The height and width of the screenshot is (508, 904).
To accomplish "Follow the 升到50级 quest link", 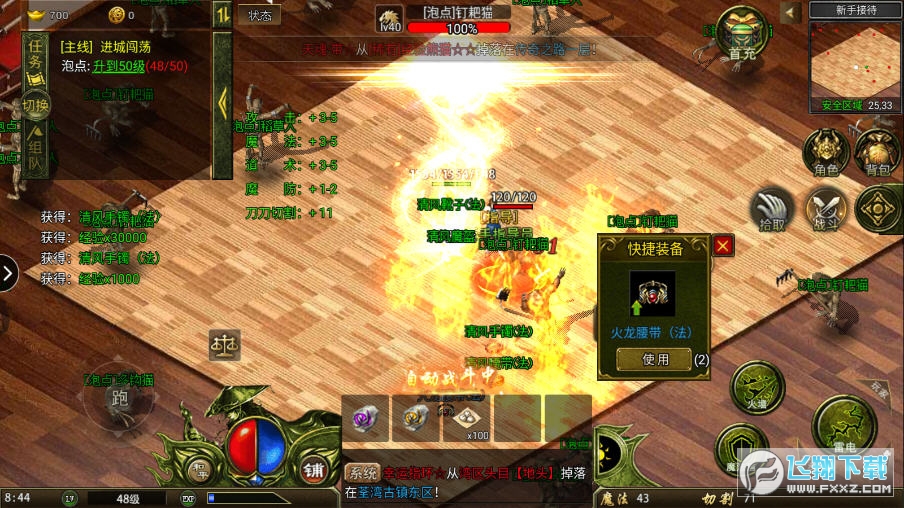I will (x=119, y=64).
